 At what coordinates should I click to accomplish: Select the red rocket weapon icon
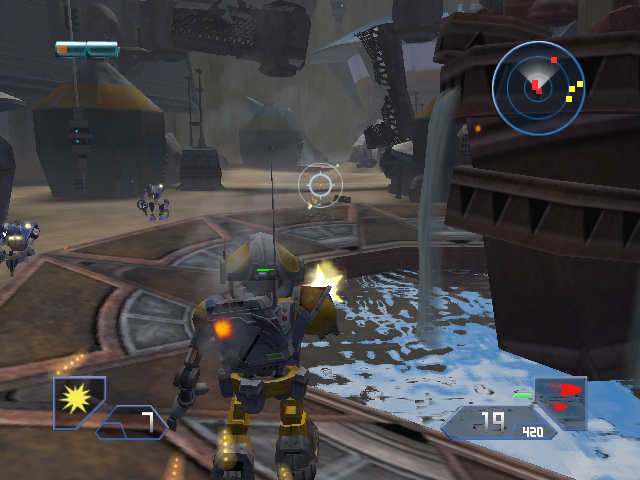click(561, 397)
